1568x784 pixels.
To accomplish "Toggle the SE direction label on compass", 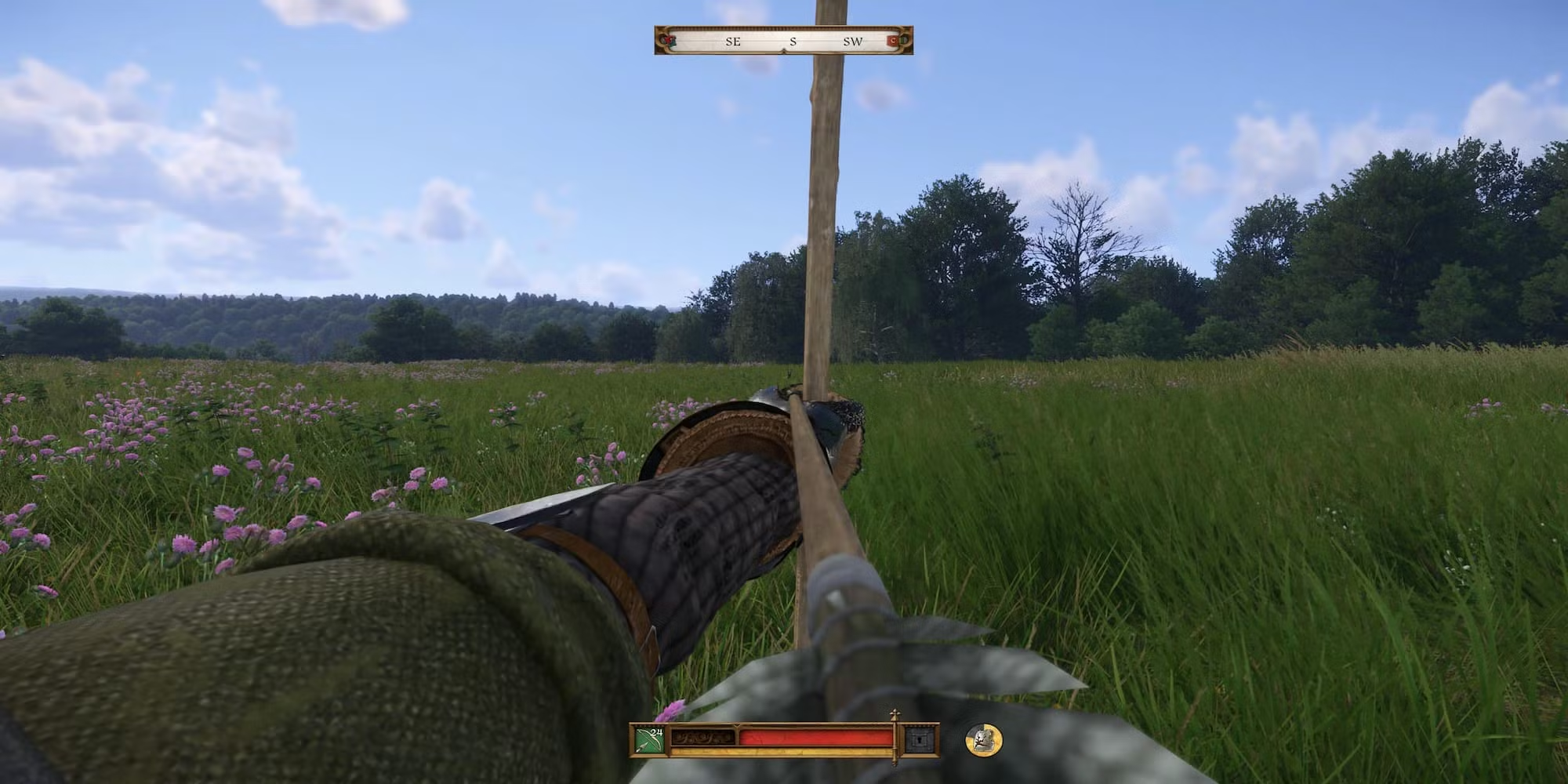I will coord(732,41).
